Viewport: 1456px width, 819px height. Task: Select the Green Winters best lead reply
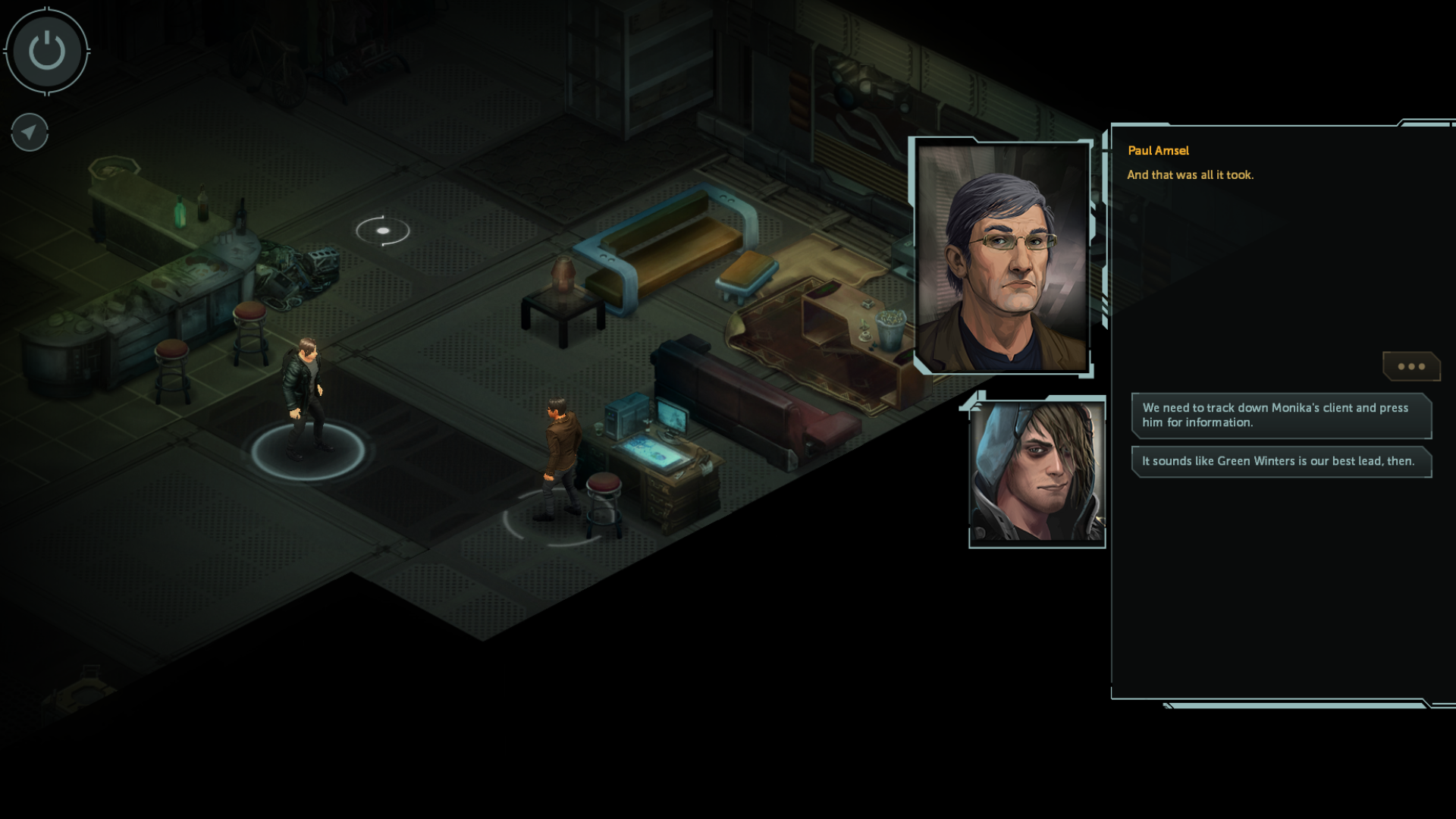coord(1281,461)
